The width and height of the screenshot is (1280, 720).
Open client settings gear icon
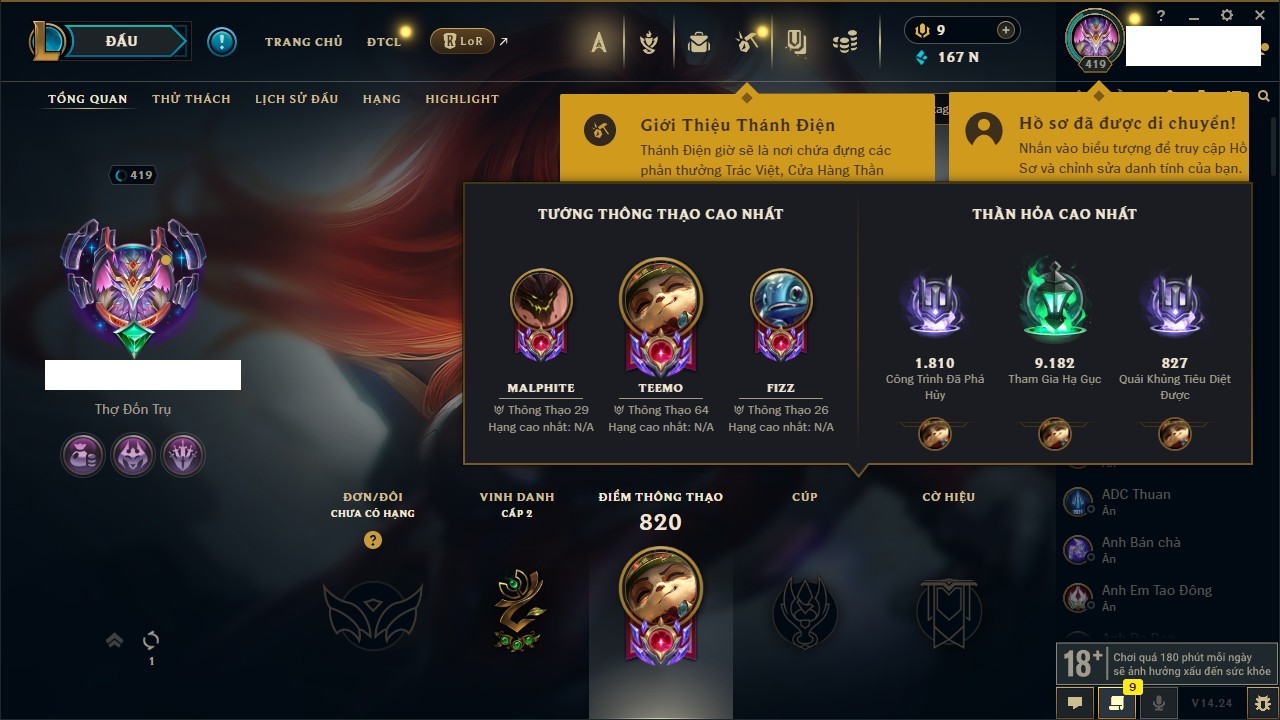point(1227,16)
